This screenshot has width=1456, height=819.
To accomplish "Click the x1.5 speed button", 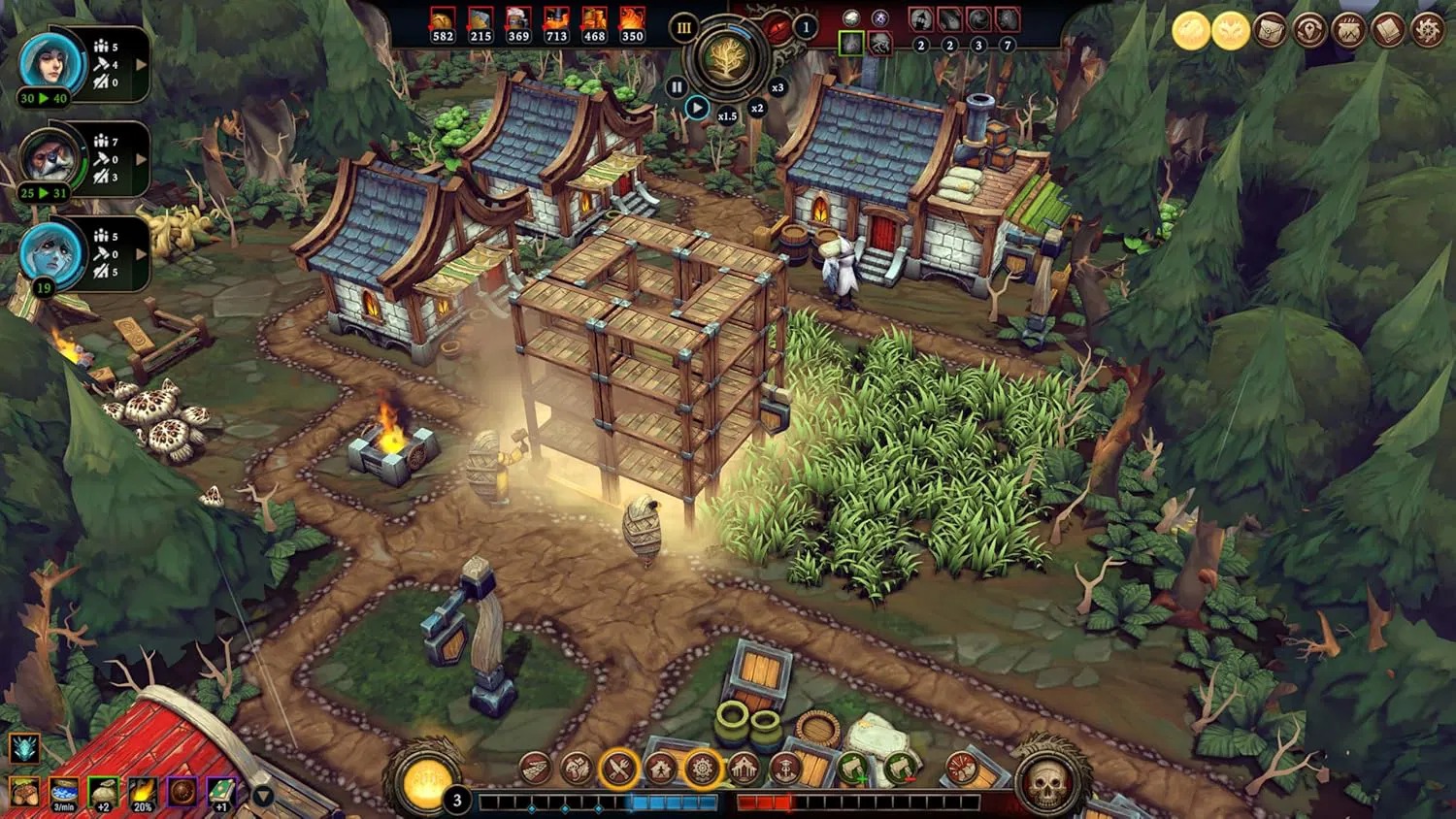I will pos(728,115).
